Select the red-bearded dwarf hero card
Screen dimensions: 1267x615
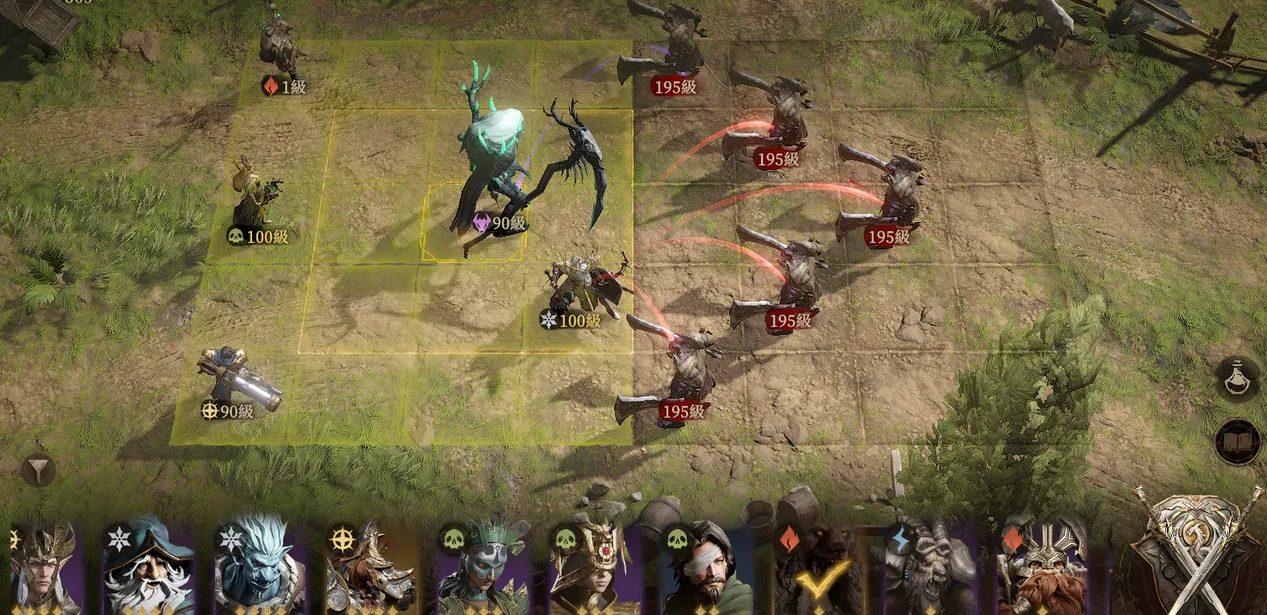point(1041,568)
